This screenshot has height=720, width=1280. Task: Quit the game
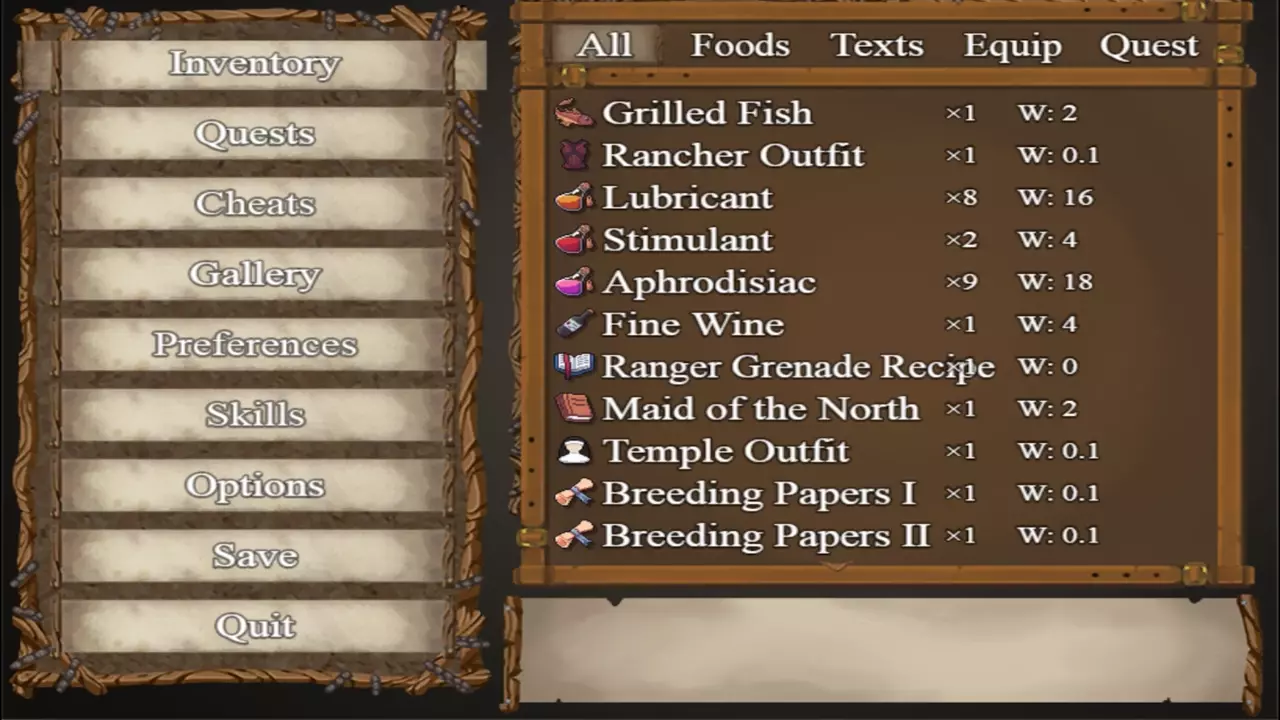(254, 627)
